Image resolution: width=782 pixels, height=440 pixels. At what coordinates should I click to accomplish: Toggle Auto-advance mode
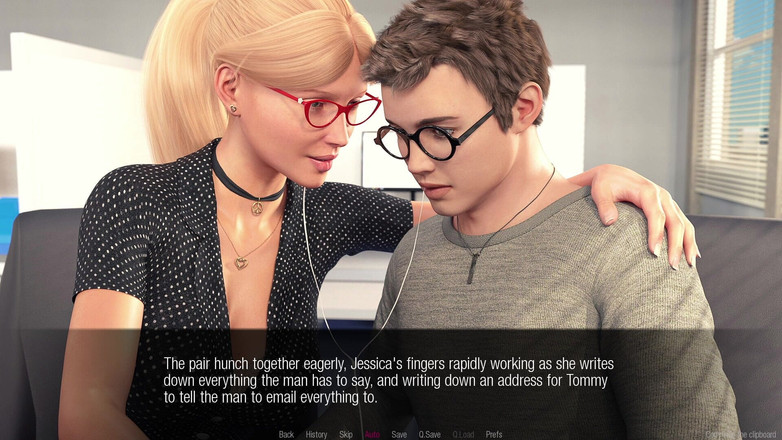(372, 434)
